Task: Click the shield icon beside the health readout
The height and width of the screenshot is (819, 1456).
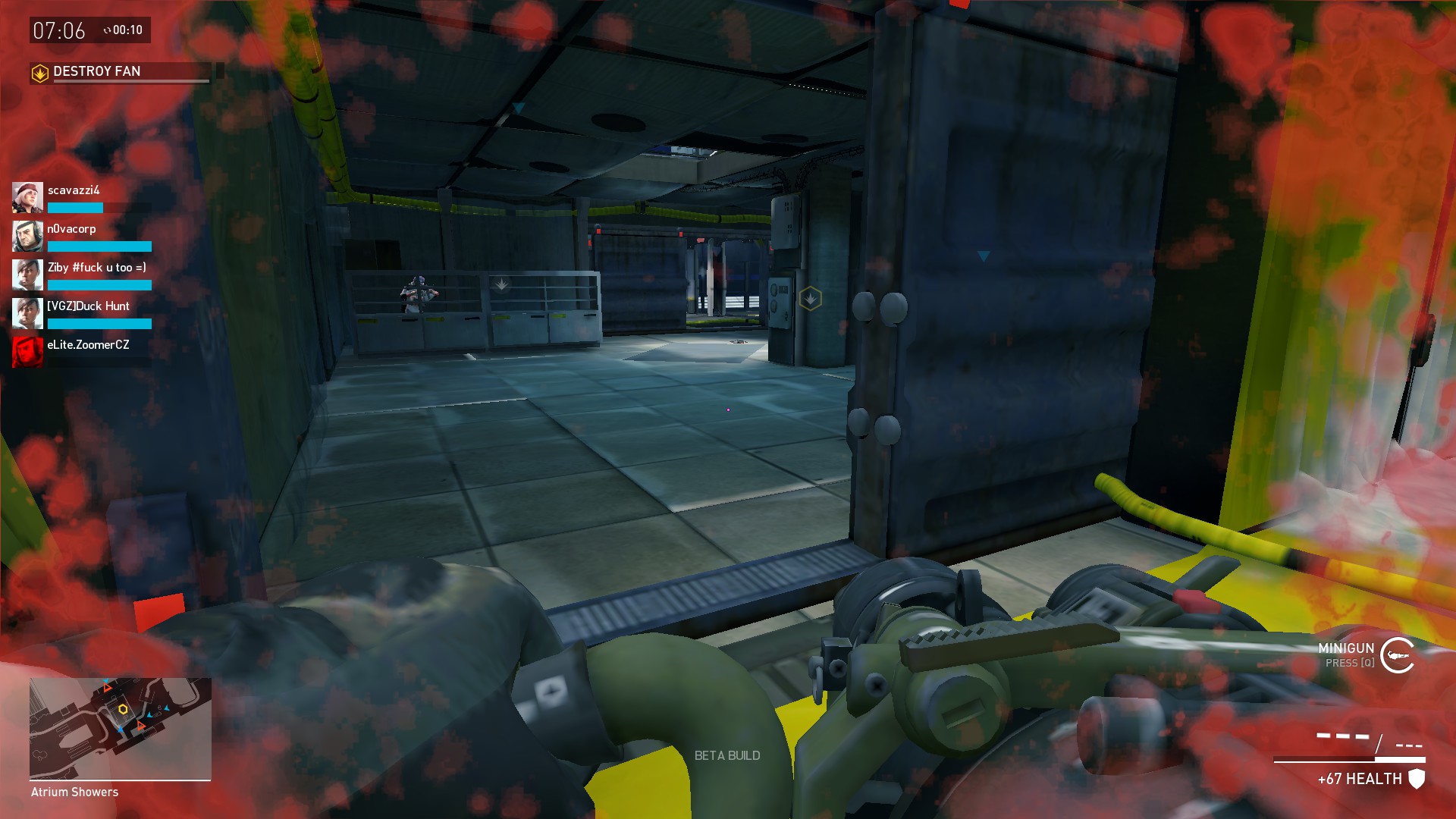Action: 1417,779
